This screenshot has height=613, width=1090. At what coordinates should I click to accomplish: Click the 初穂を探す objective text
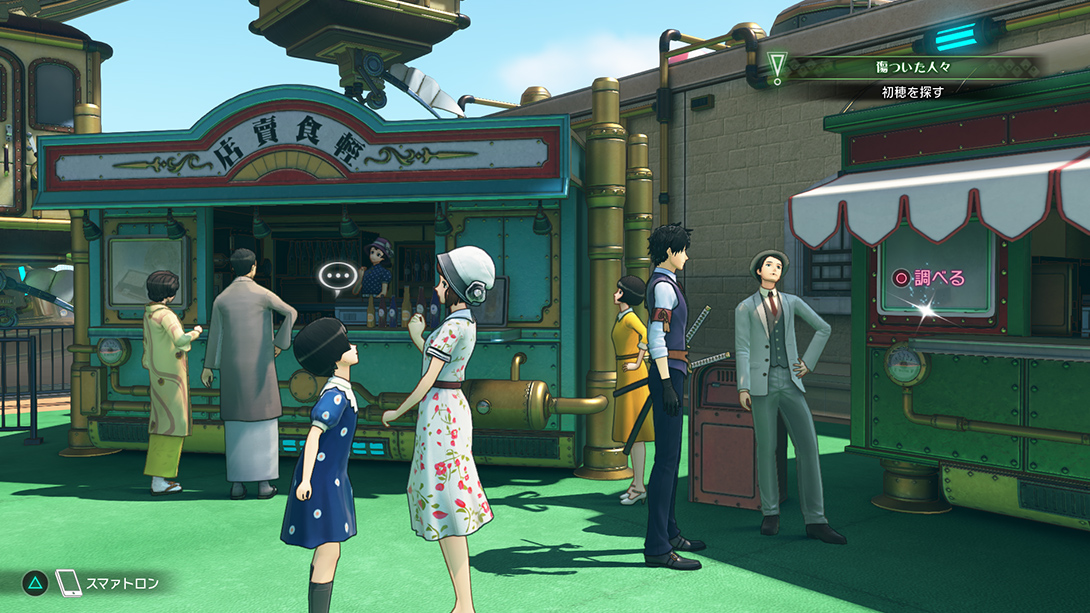click(911, 91)
